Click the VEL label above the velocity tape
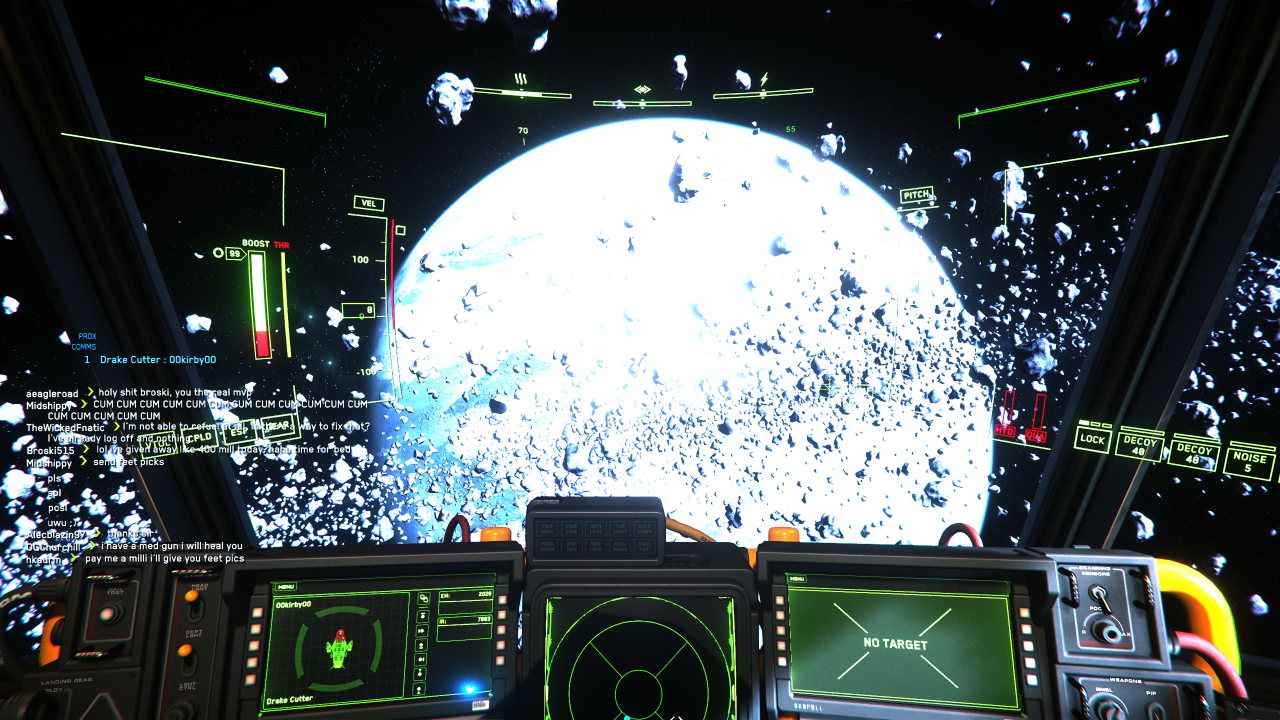Image resolution: width=1280 pixels, height=720 pixels. pyautogui.click(x=369, y=204)
